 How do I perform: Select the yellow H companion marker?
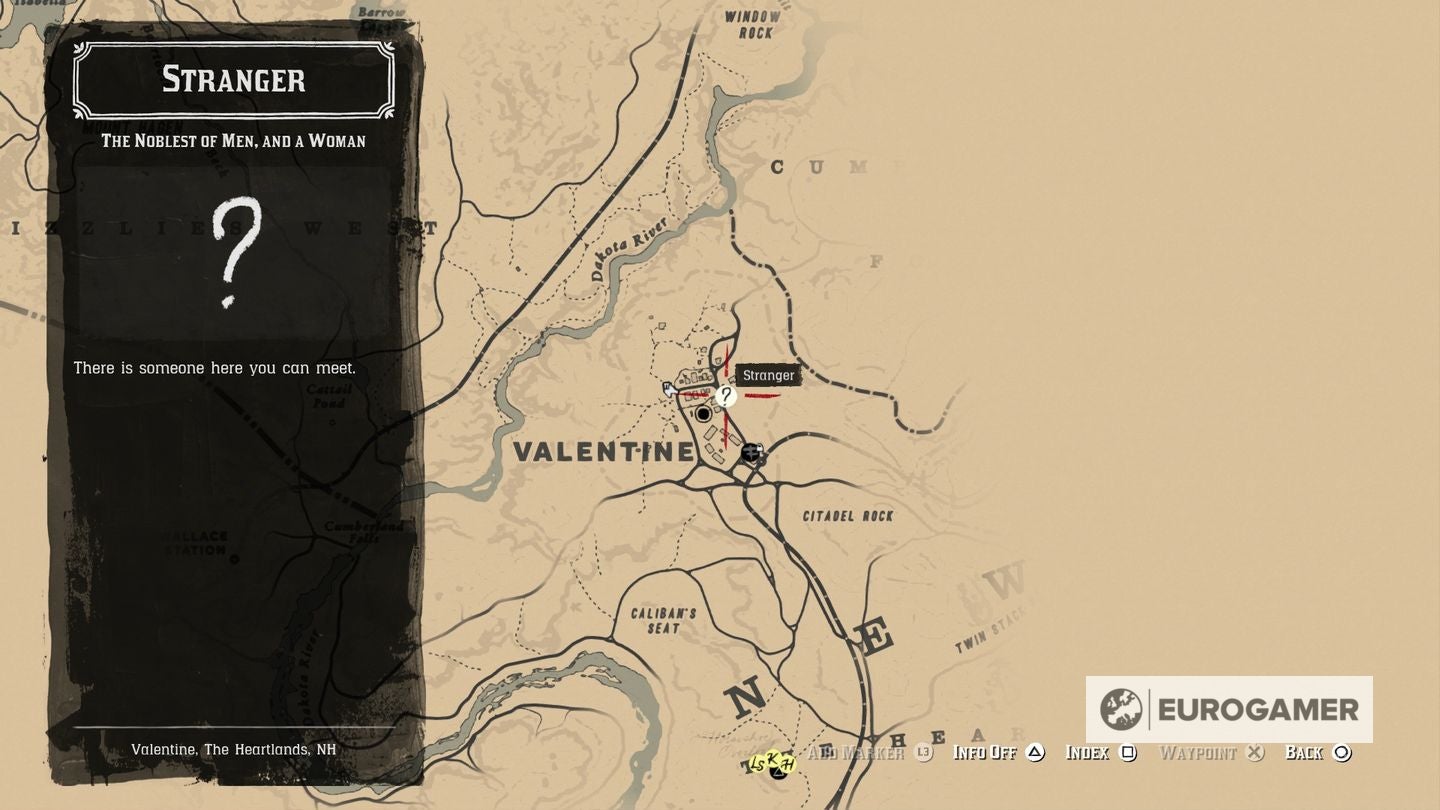coord(787,763)
